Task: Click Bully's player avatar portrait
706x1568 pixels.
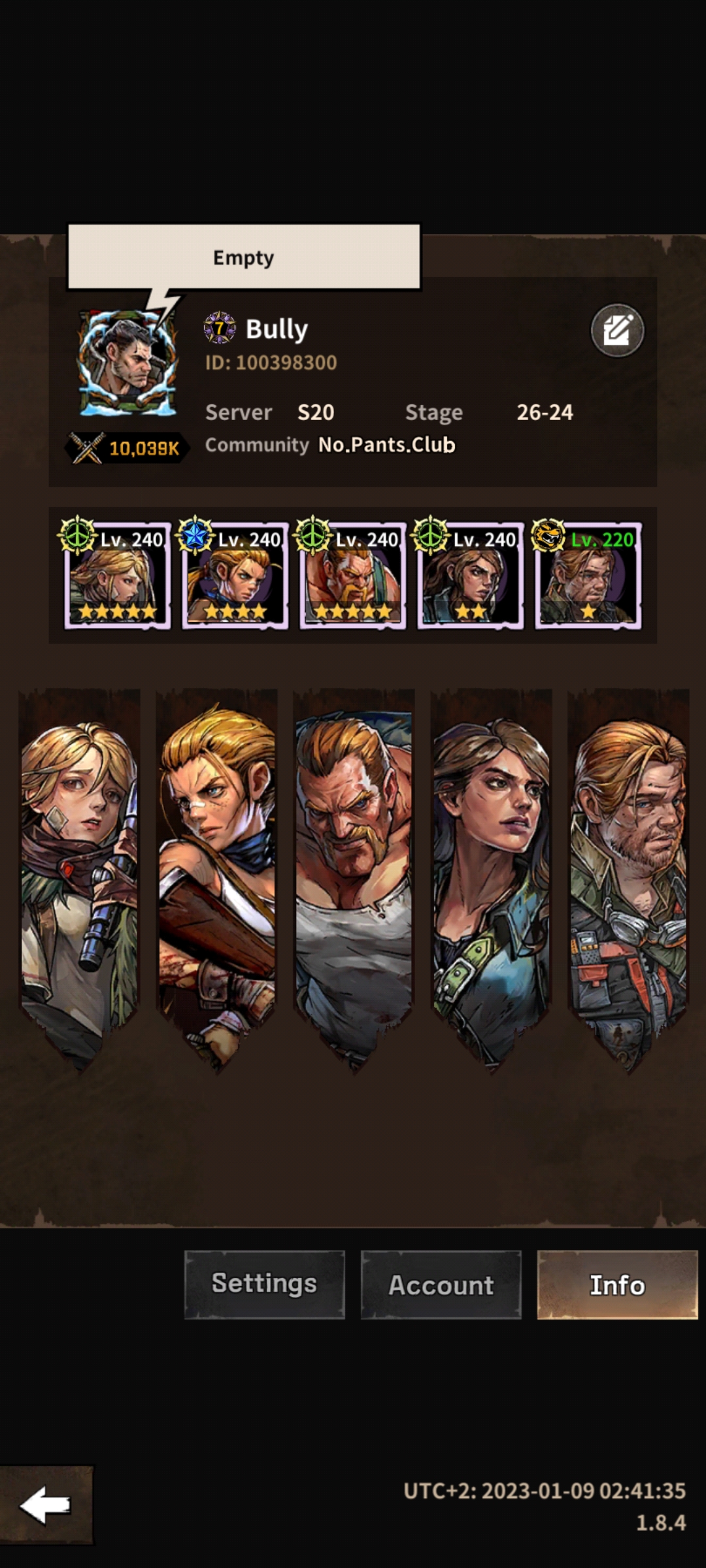Action: pos(127,363)
